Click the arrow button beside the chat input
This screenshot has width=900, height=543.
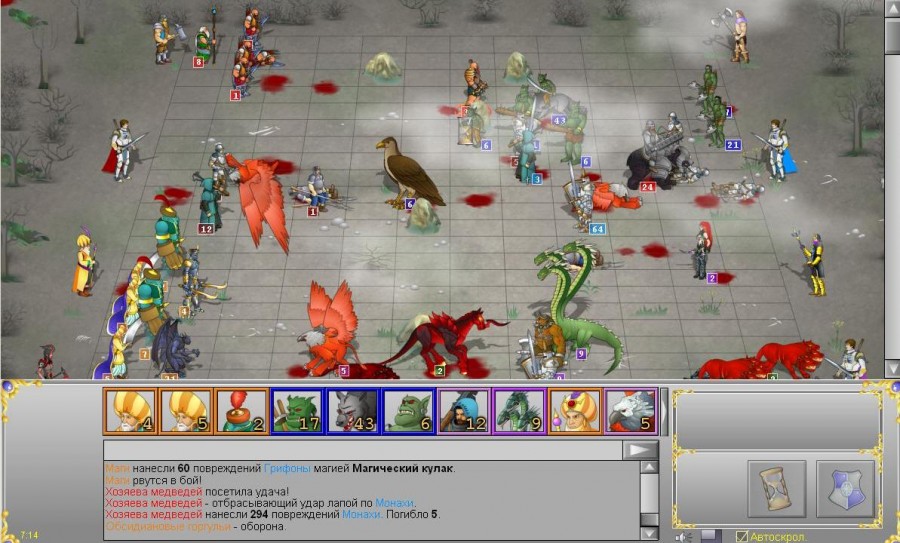point(640,450)
